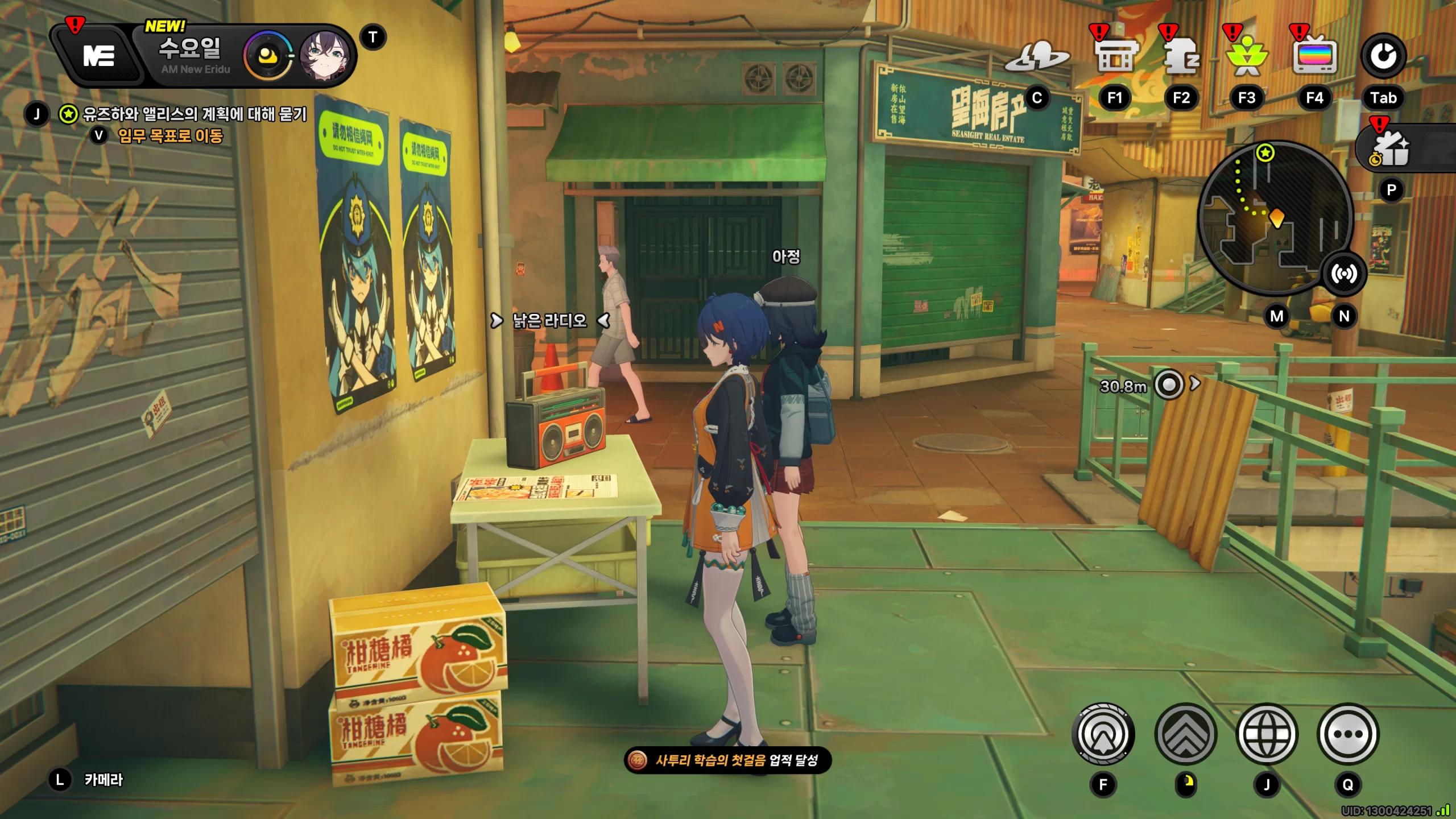1456x819 pixels.
Task: Open the sneaker icon
Action: click(1036, 57)
